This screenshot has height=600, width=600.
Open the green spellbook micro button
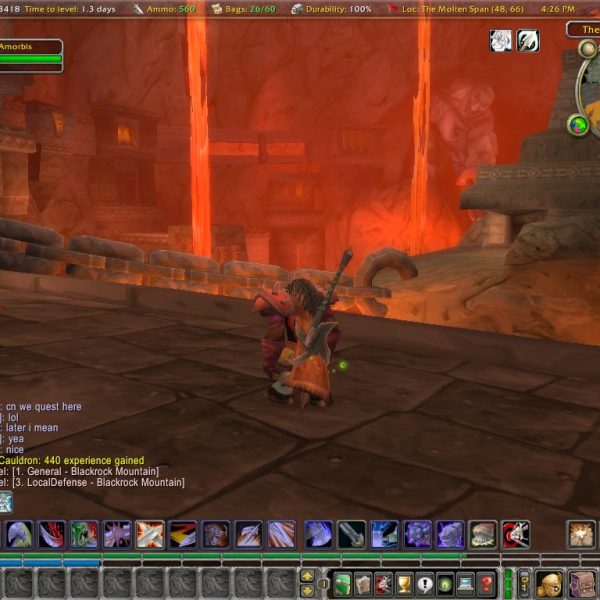pyautogui.click(x=342, y=584)
